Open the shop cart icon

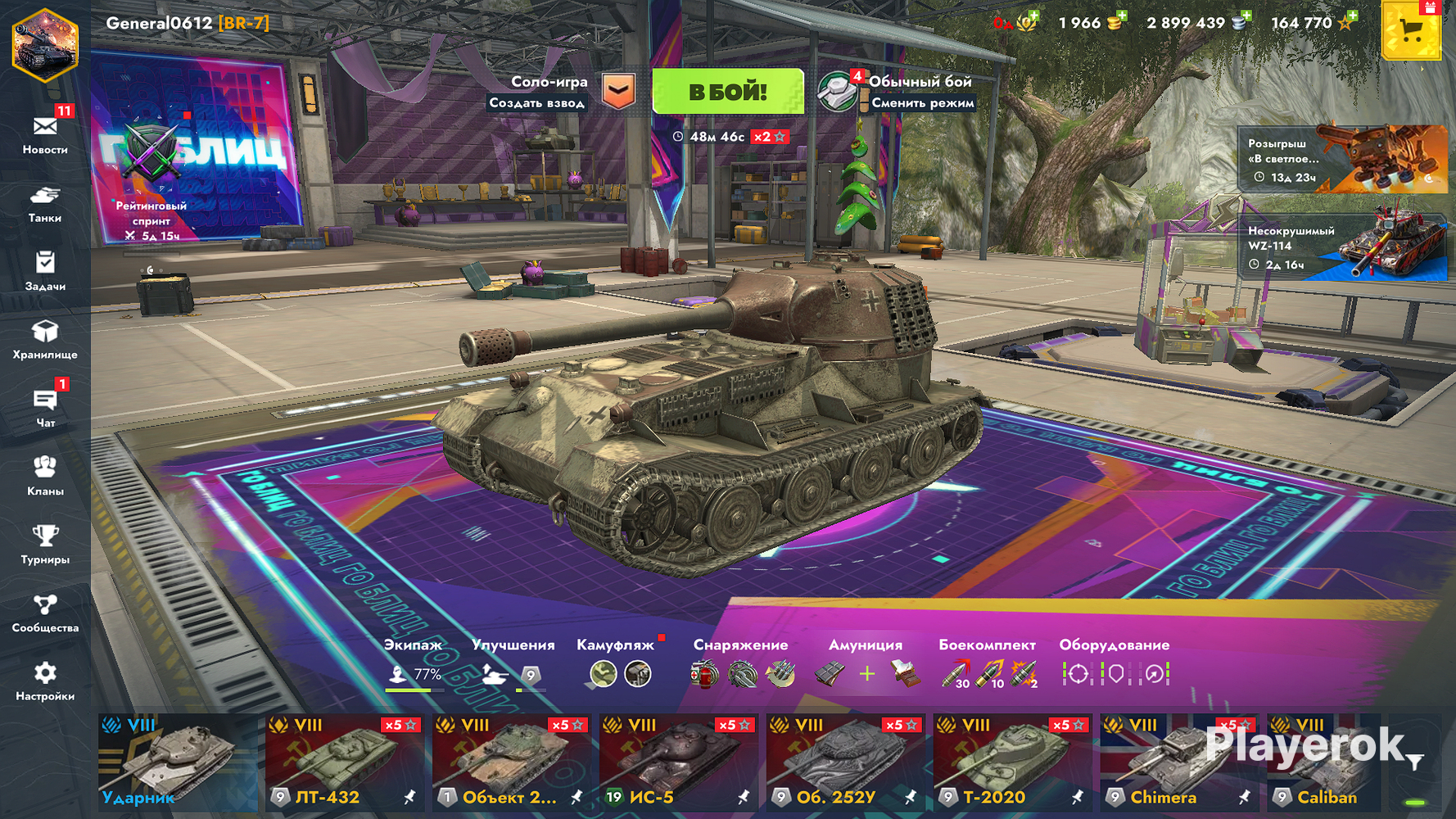(x=1410, y=31)
